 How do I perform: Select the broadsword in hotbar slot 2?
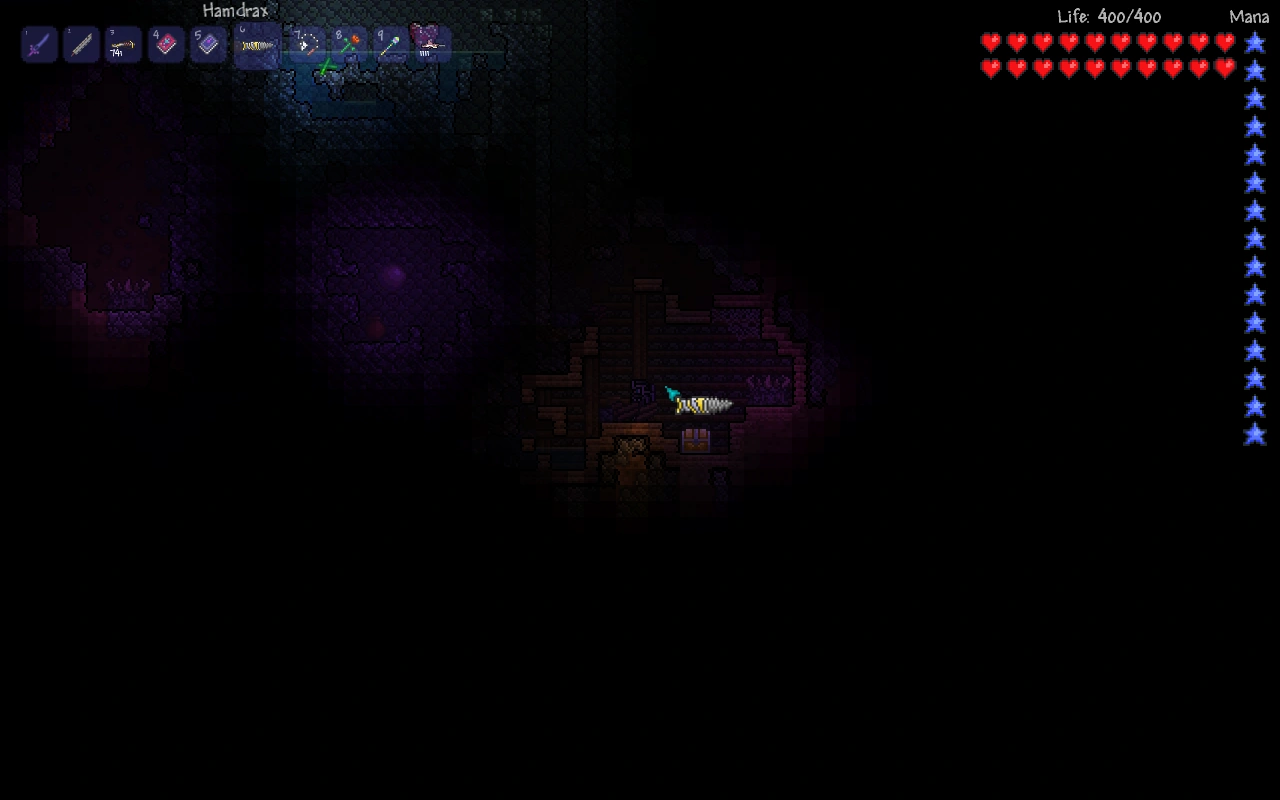click(x=81, y=44)
